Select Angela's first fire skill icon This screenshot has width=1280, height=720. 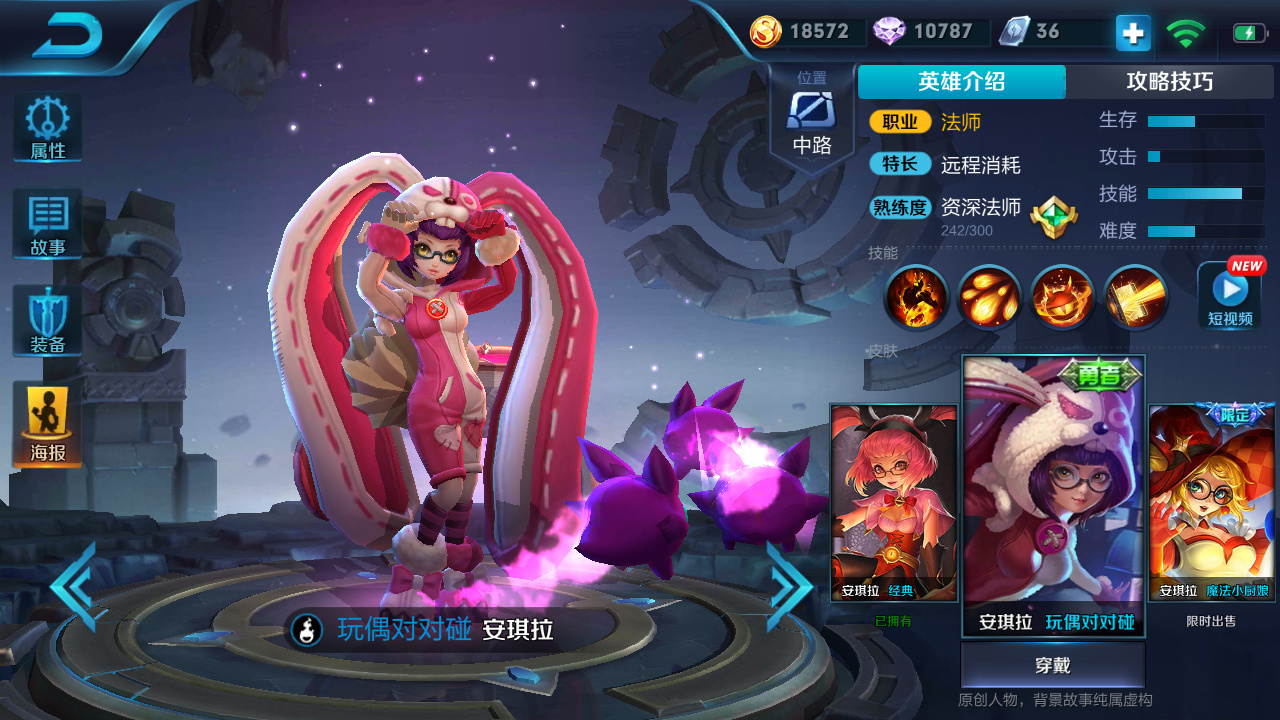pyautogui.click(x=915, y=297)
